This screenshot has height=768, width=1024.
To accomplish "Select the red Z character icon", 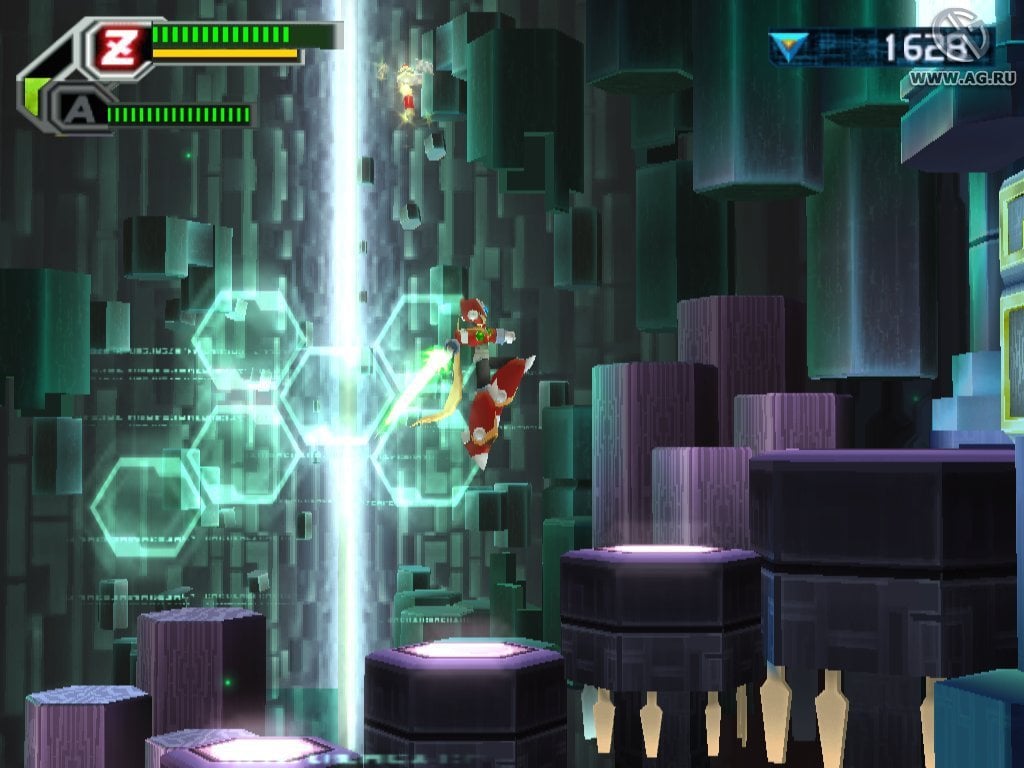I will click(117, 44).
